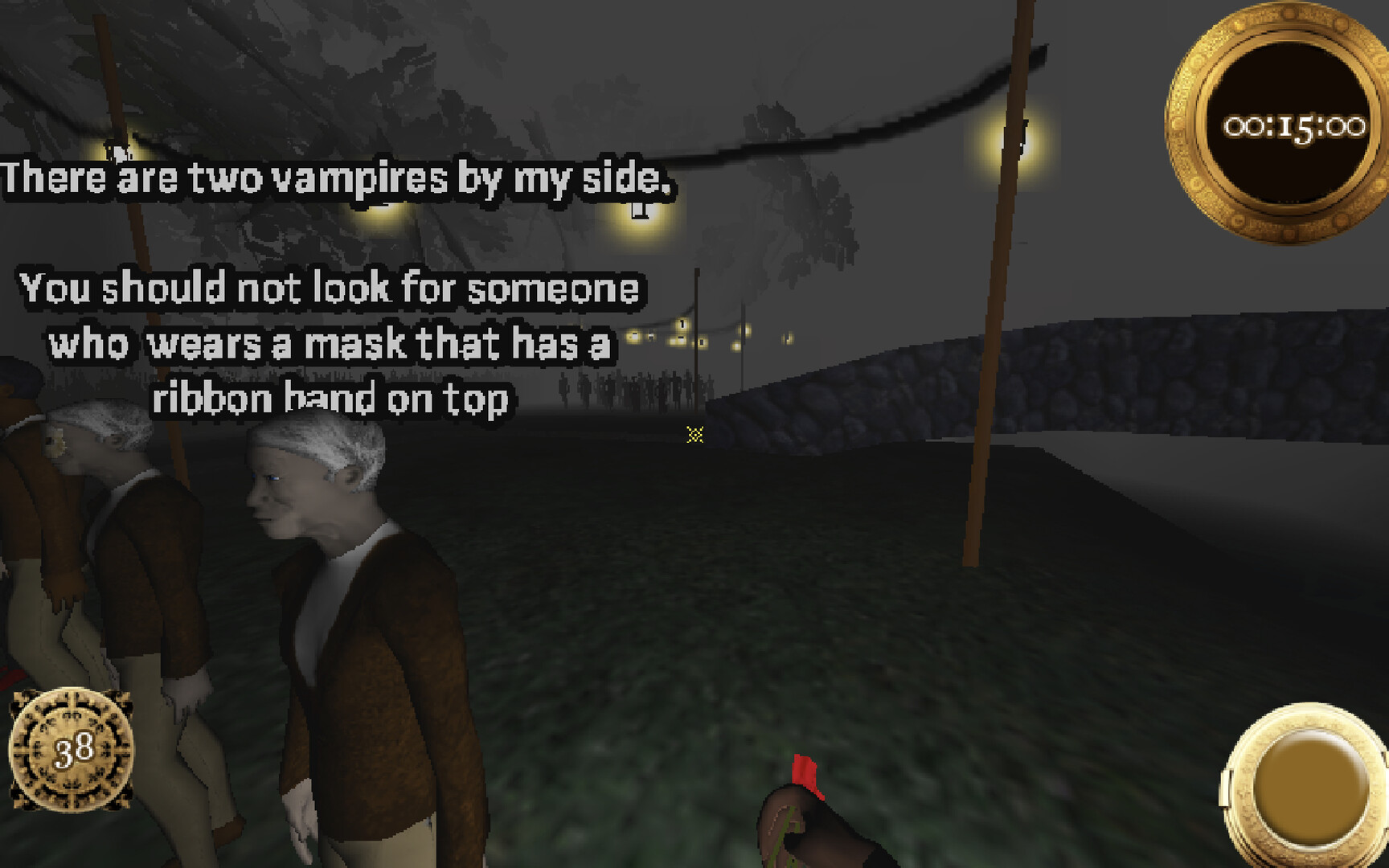Click the yellow crosshair marker
The height and width of the screenshot is (868, 1389).
tap(696, 434)
